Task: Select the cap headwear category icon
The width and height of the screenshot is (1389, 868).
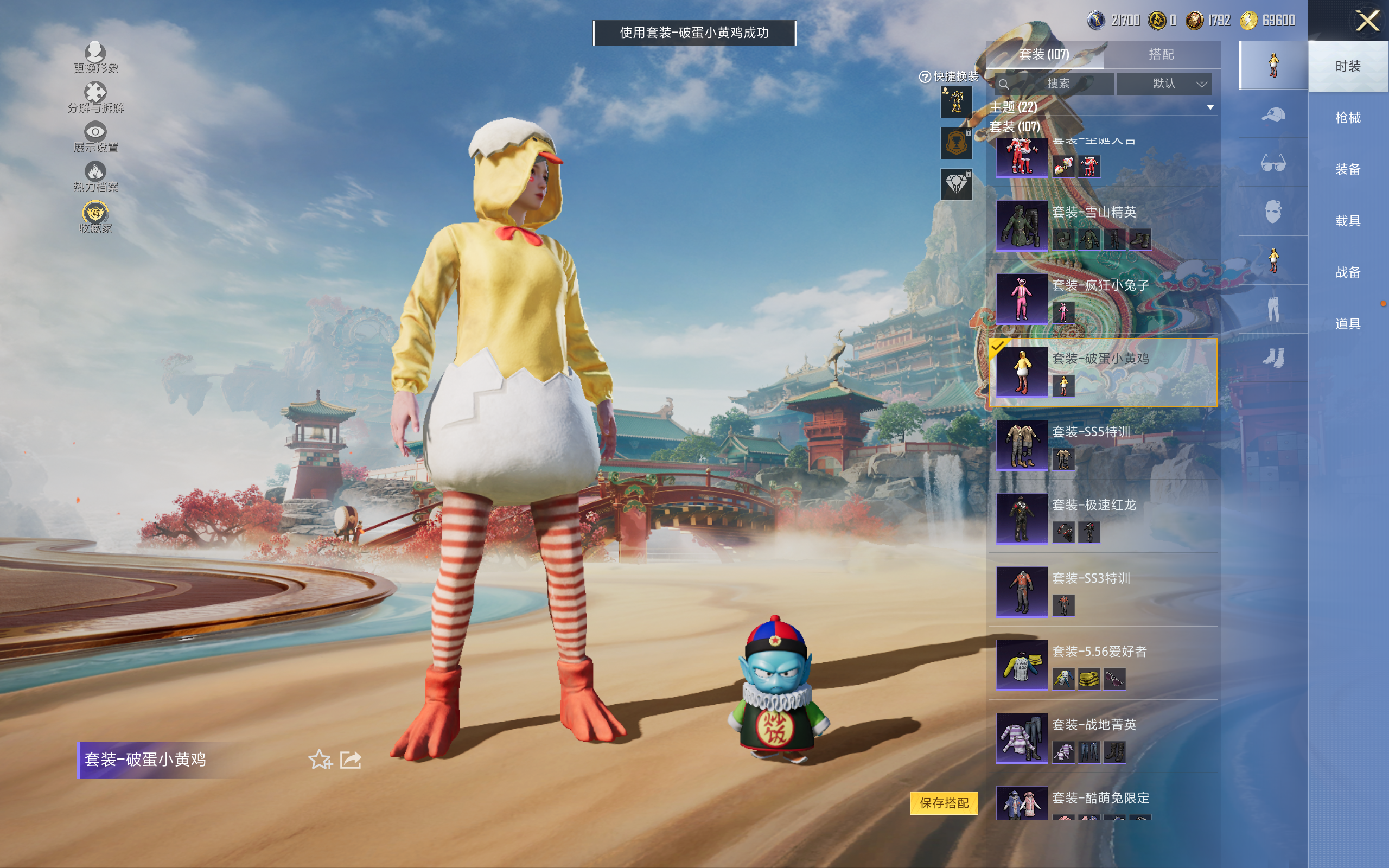Action: (1272, 114)
